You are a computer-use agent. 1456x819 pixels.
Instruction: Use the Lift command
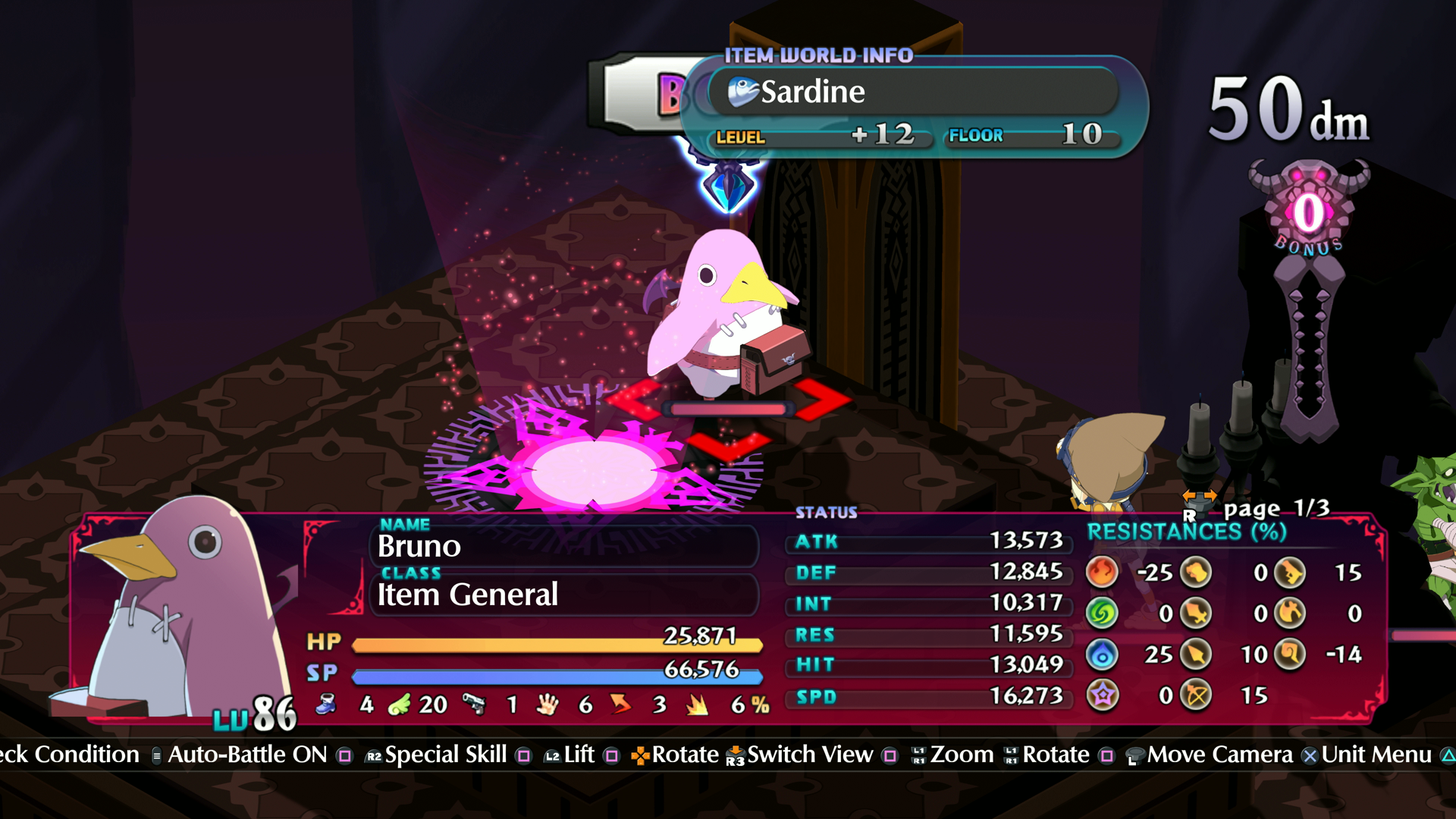pos(579,755)
